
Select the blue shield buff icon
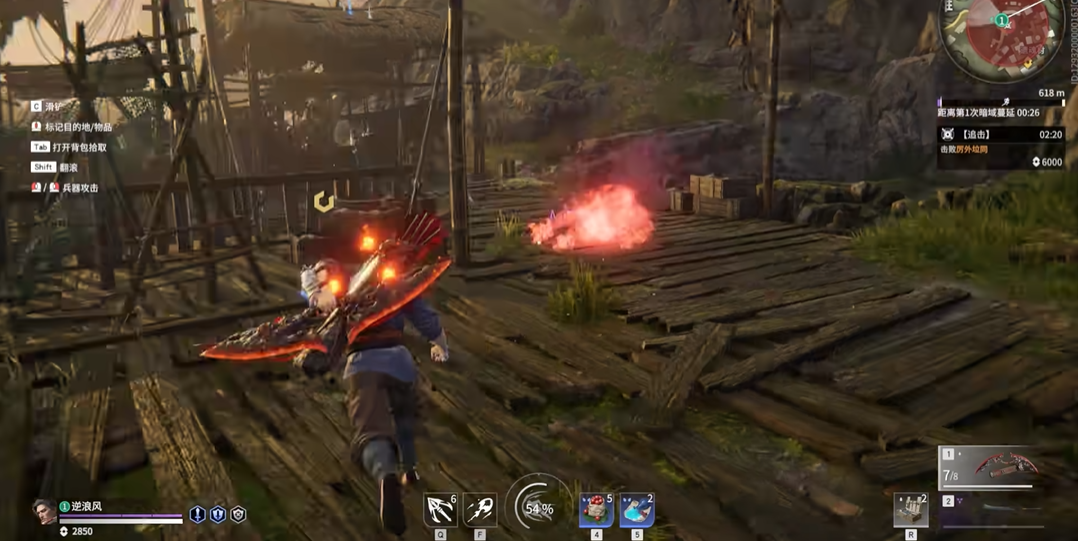[218, 514]
